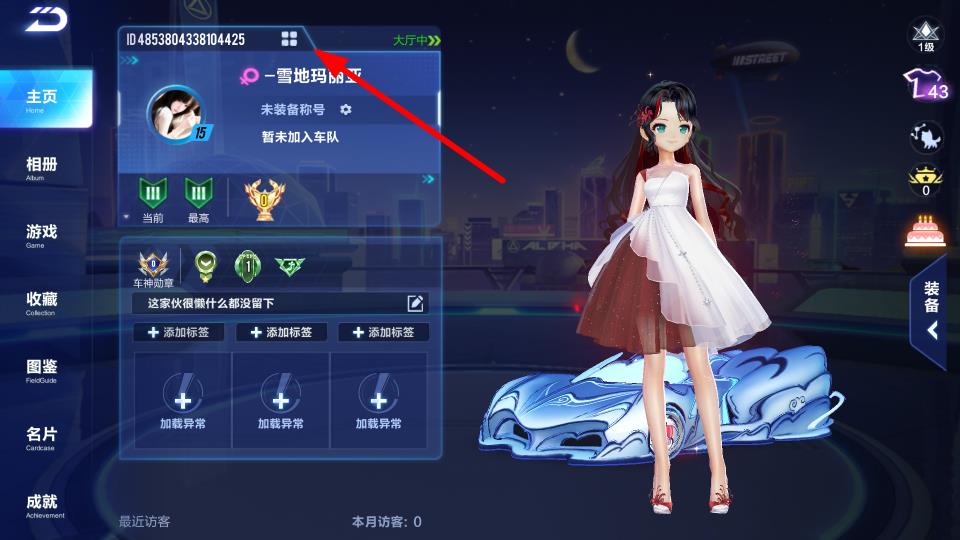Select the 游戏 Game tab
960x540 pixels.
(x=42, y=235)
